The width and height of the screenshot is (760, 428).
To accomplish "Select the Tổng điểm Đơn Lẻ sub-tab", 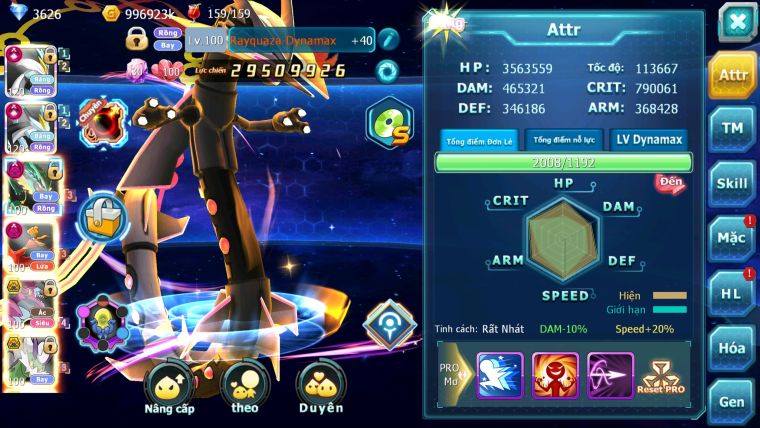I will [480, 140].
